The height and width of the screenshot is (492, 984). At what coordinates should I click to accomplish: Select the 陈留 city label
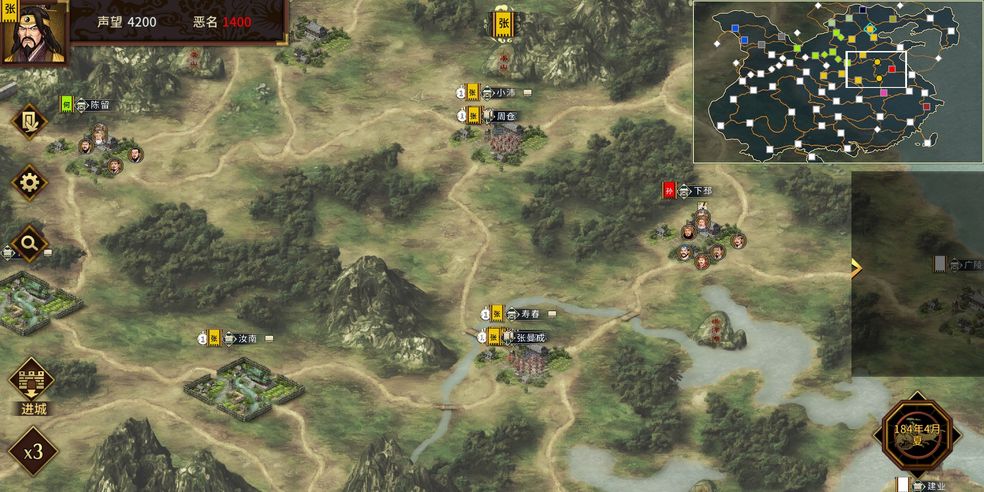coord(99,104)
